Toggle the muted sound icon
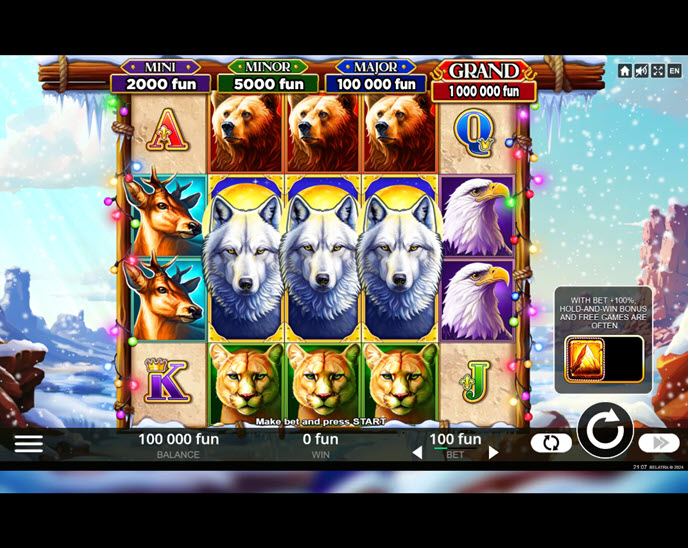This screenshot has width=688, height=548. coord(642,71)
